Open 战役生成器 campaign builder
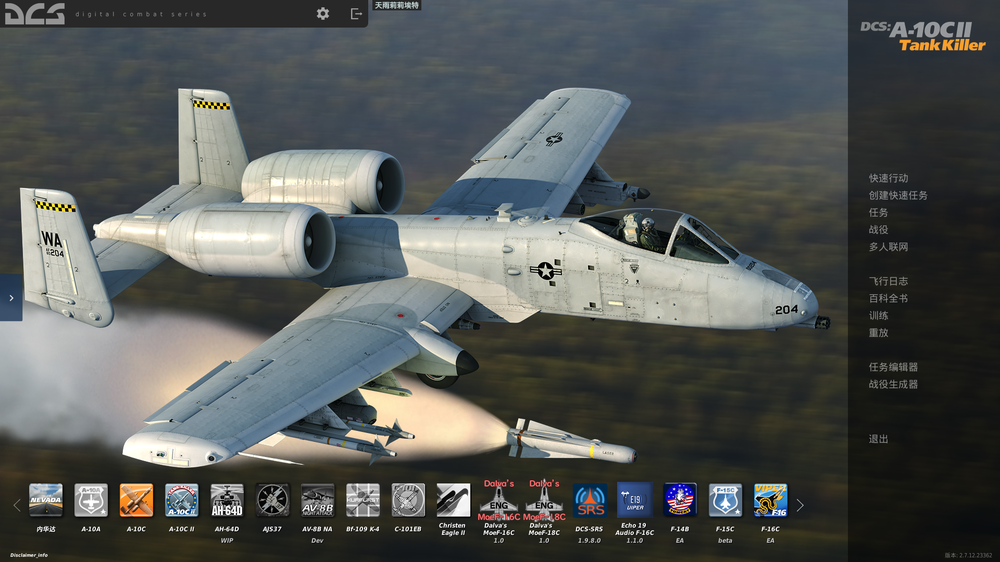This screenshot has height=562, width=1000. (x=893, y=384)
